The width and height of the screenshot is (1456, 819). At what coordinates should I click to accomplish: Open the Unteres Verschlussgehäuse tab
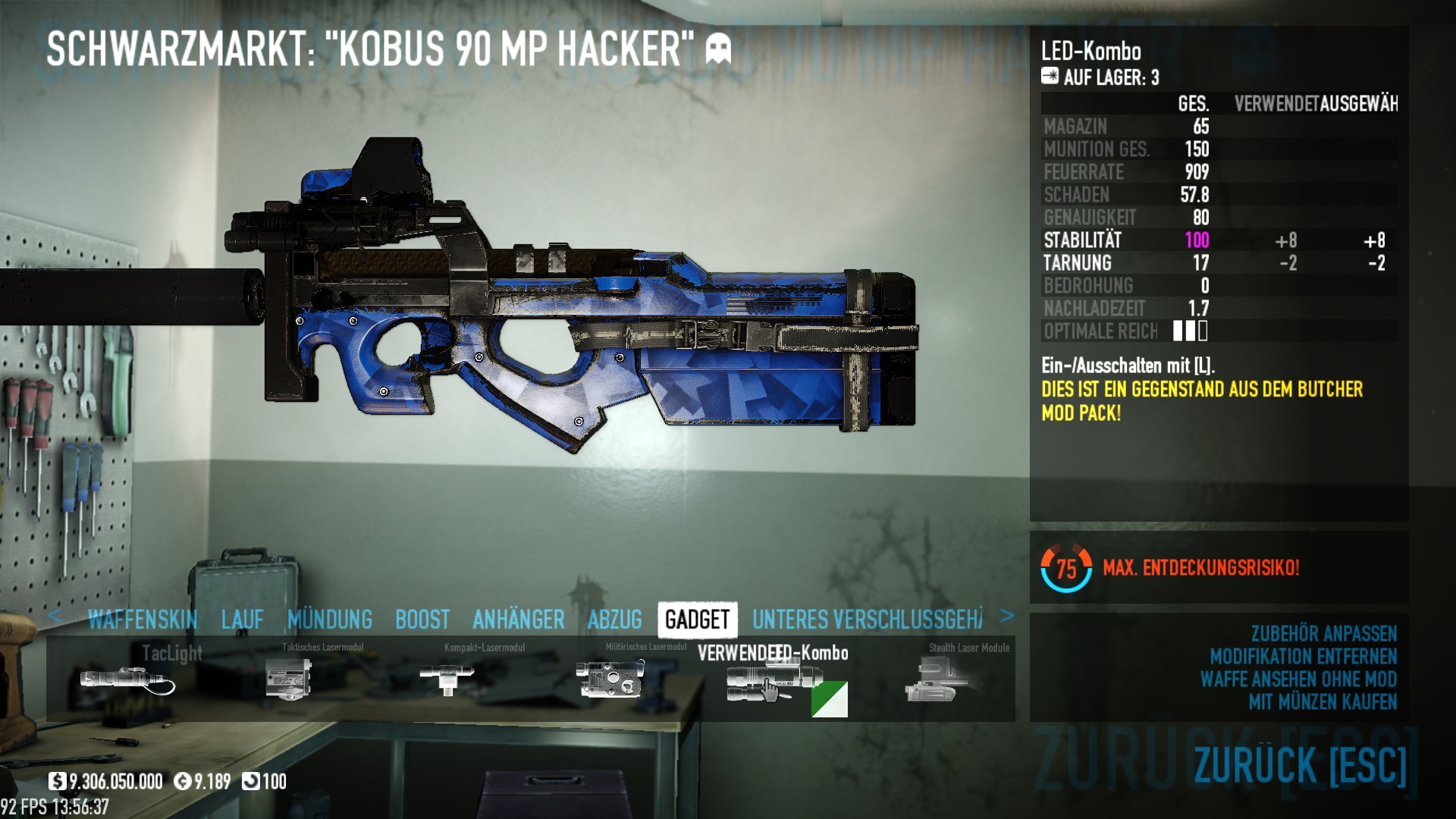point(867,620)
